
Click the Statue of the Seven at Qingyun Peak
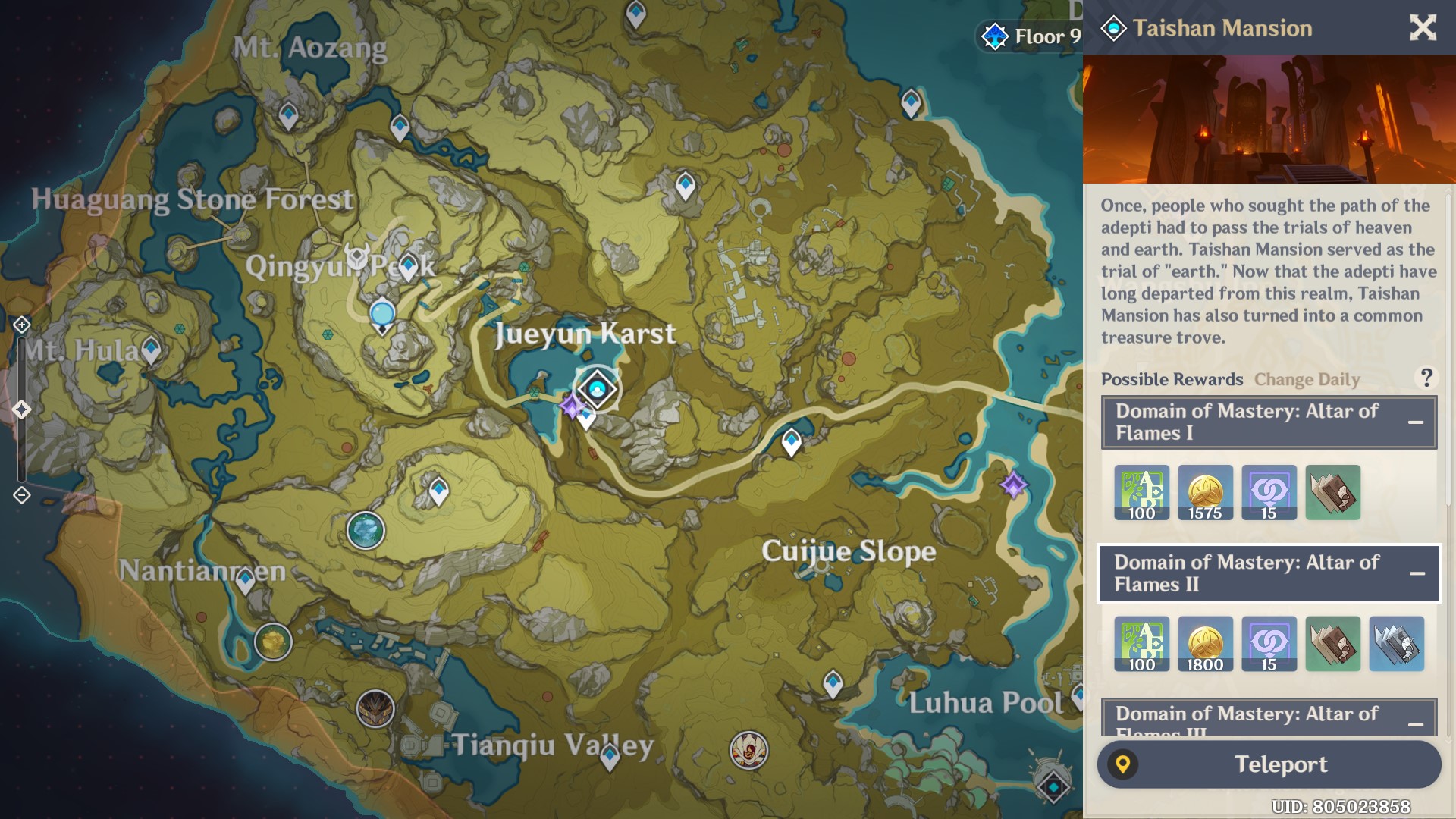[x=381, y=312]
